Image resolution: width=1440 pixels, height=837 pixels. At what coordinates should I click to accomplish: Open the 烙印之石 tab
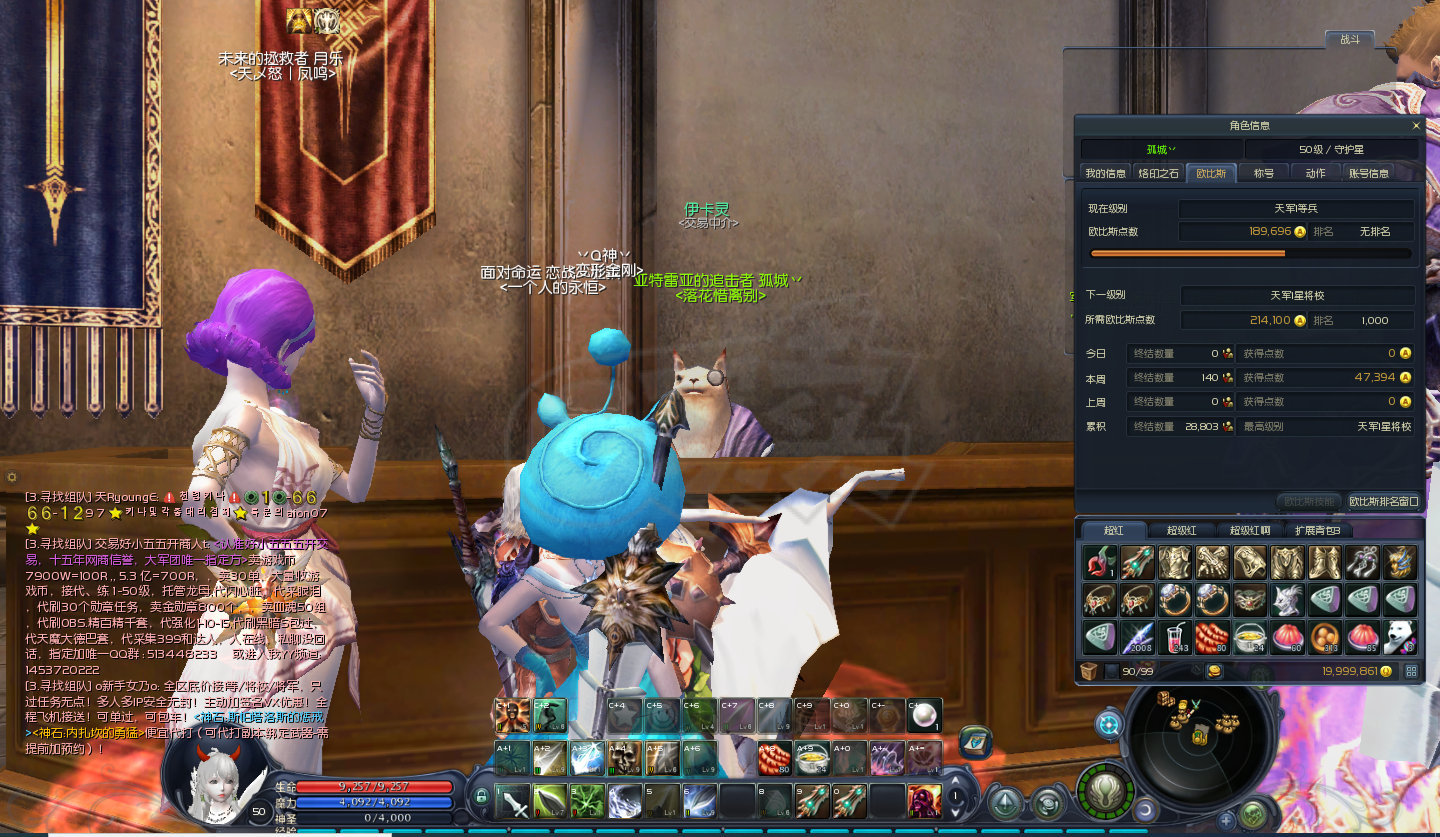[1159, 173]
